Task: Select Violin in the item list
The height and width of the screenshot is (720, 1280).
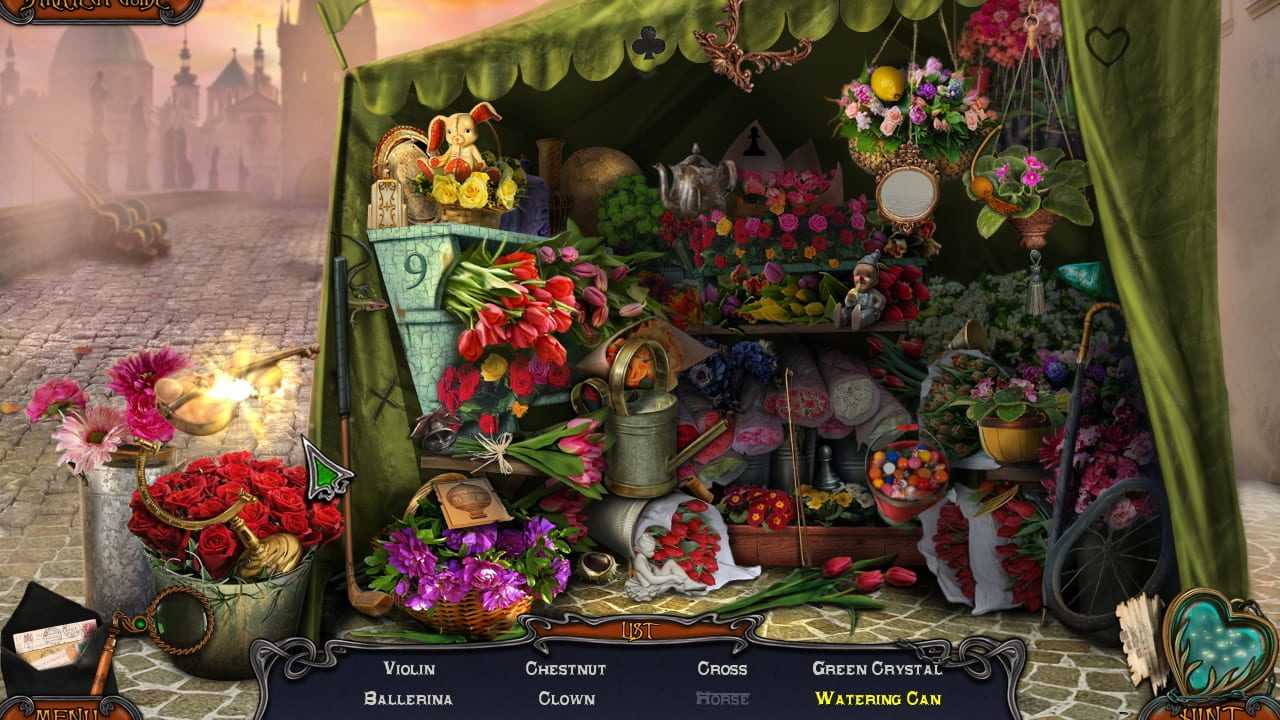Action: tap(409, 669)
